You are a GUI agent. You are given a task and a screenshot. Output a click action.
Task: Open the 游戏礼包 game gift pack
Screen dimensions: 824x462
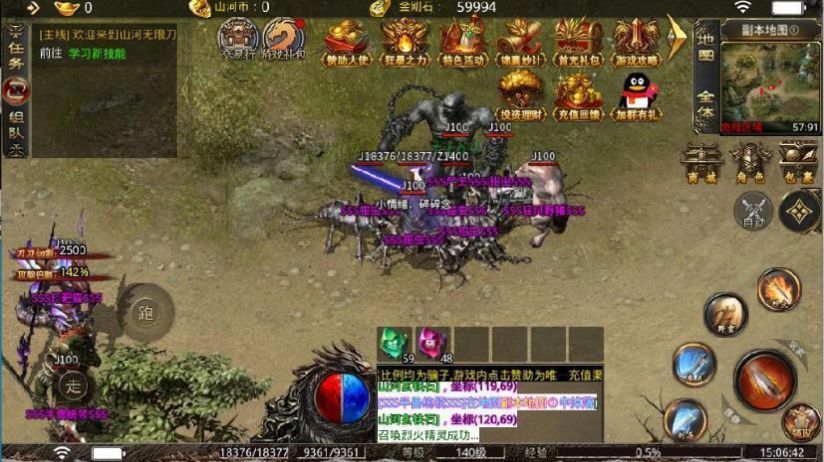(285, 40)
